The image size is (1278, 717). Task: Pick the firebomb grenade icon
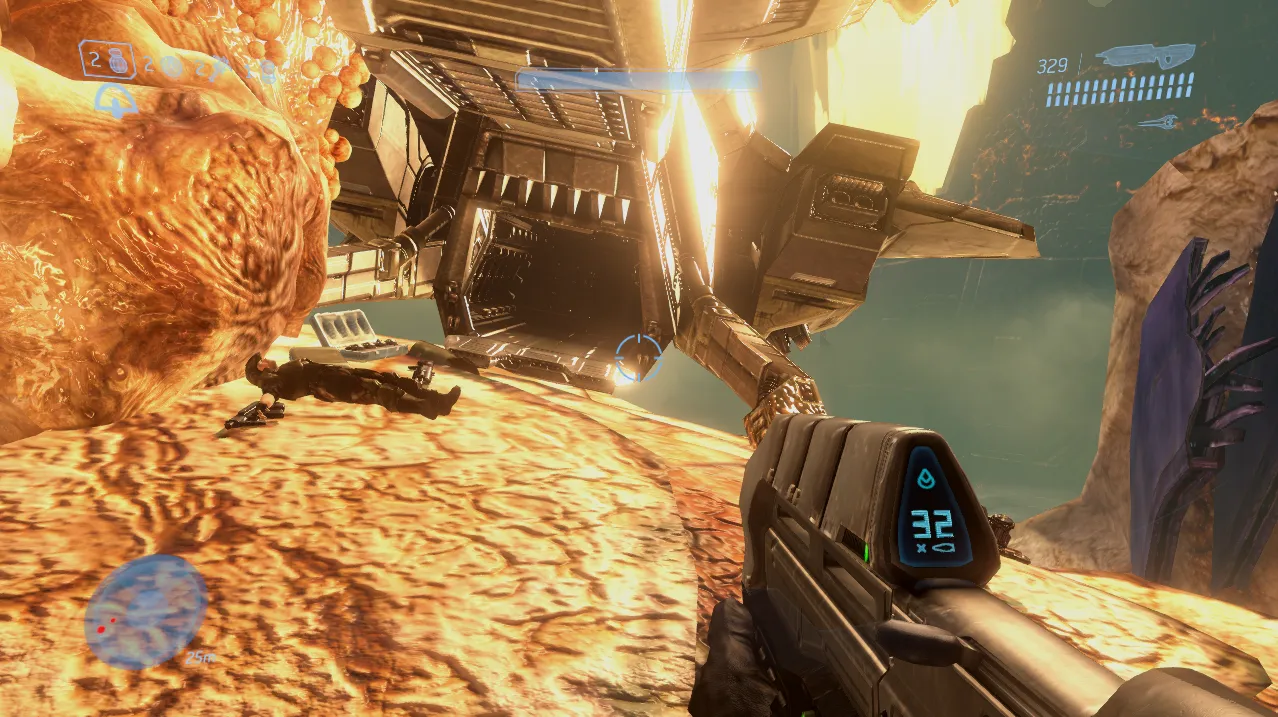click(267, 69)
